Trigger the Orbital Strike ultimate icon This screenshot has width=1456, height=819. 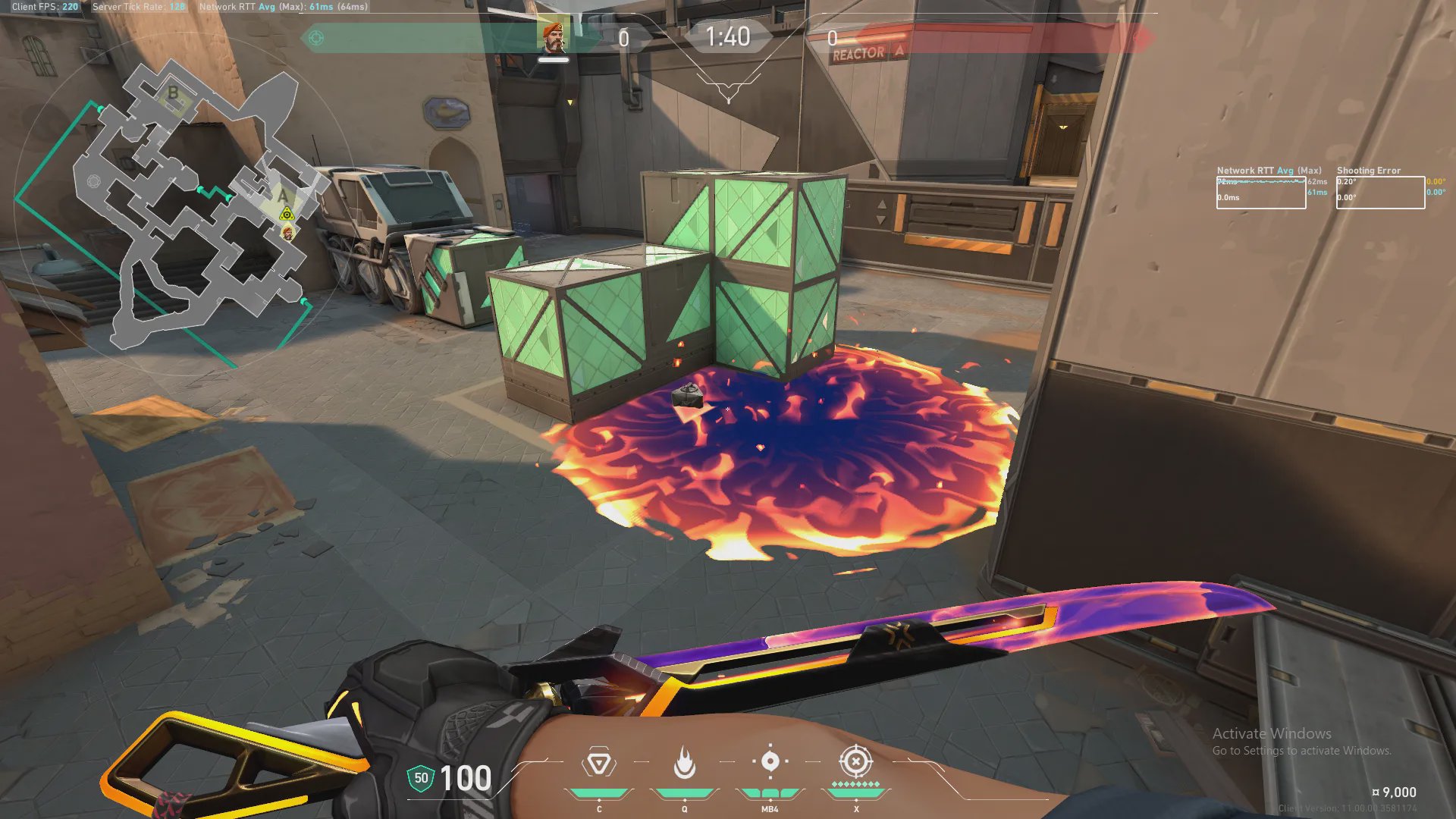[x=855, y=761]
